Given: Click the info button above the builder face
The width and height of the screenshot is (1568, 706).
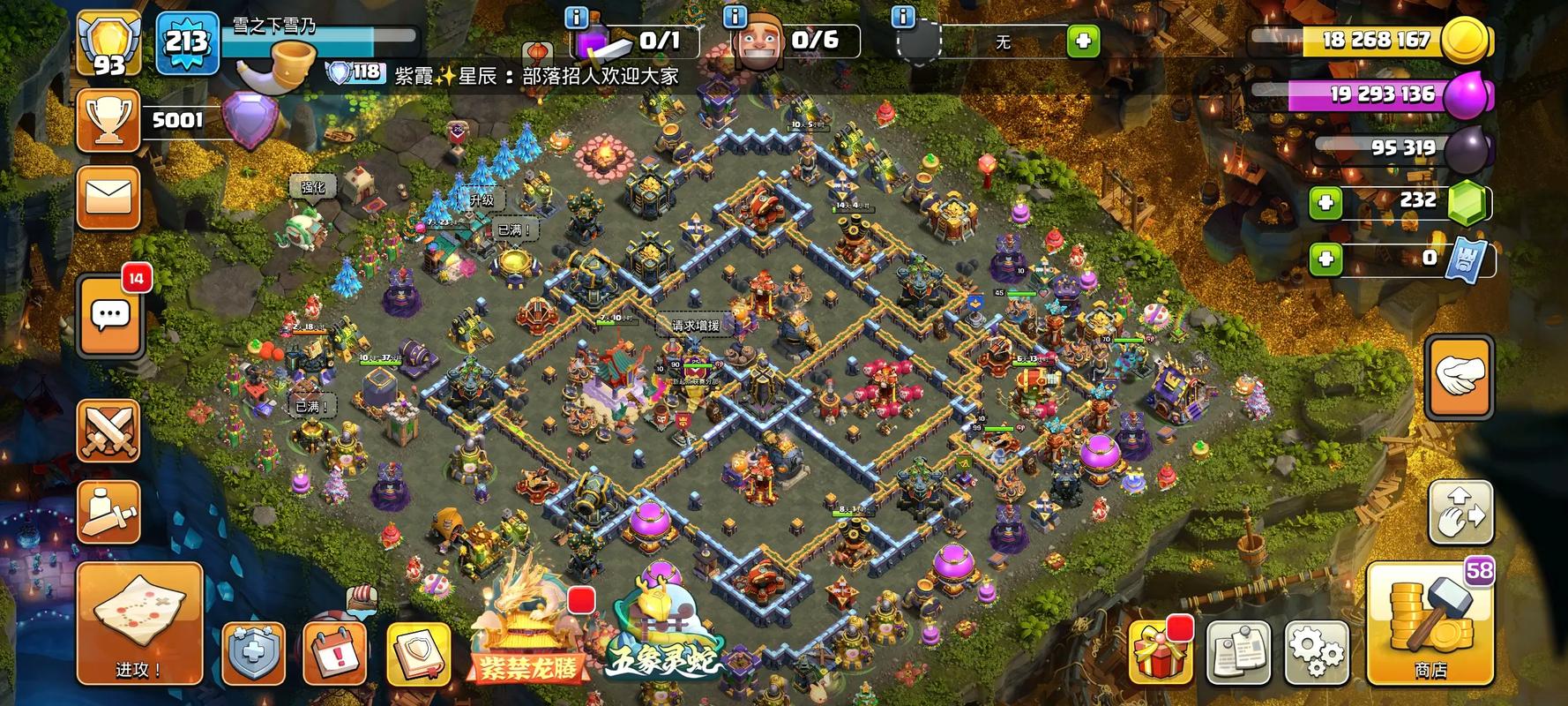Looking at the screenshot, I should pos(735,17).
